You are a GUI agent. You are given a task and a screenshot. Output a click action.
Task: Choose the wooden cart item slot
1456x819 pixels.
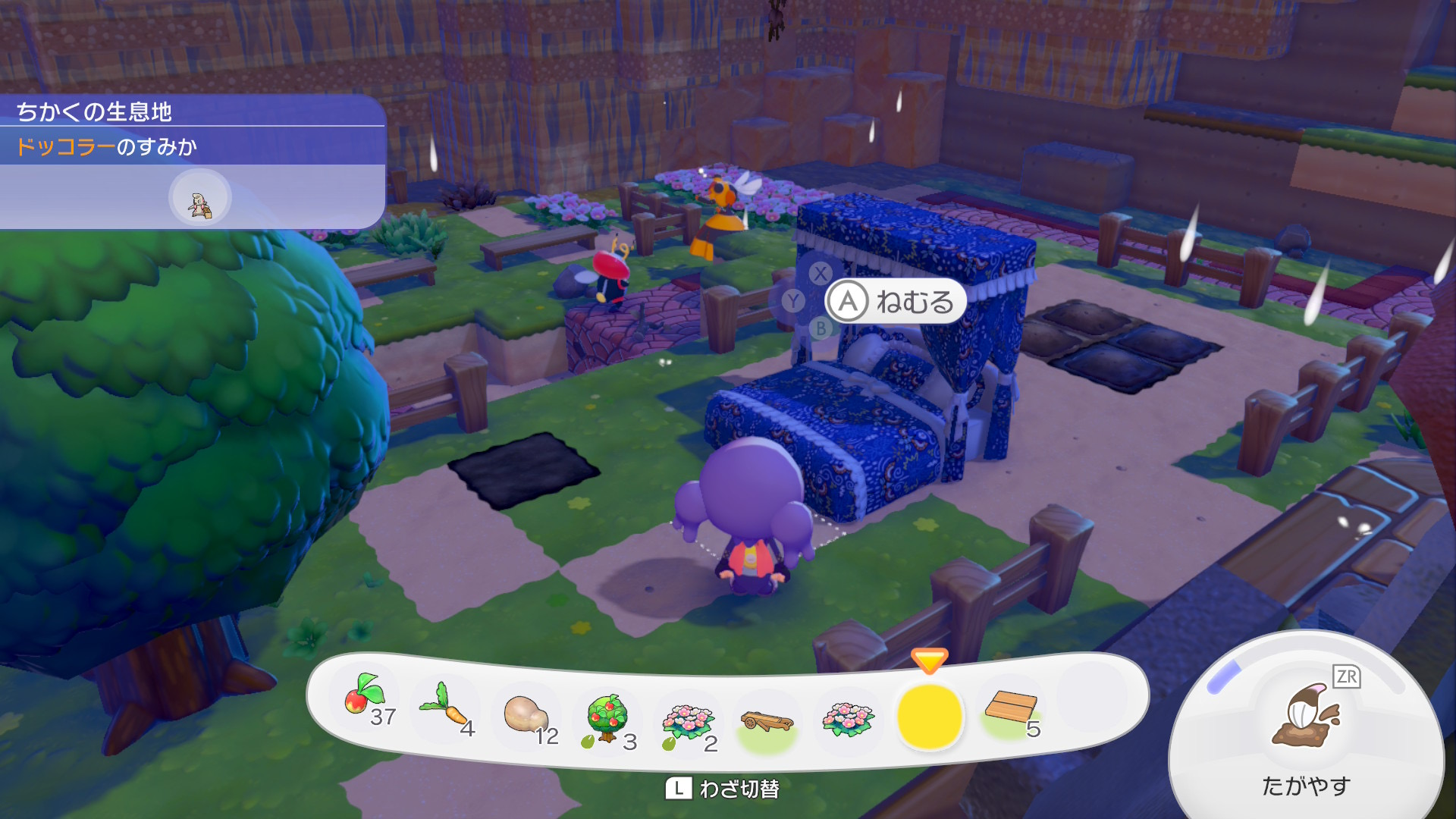767,722
